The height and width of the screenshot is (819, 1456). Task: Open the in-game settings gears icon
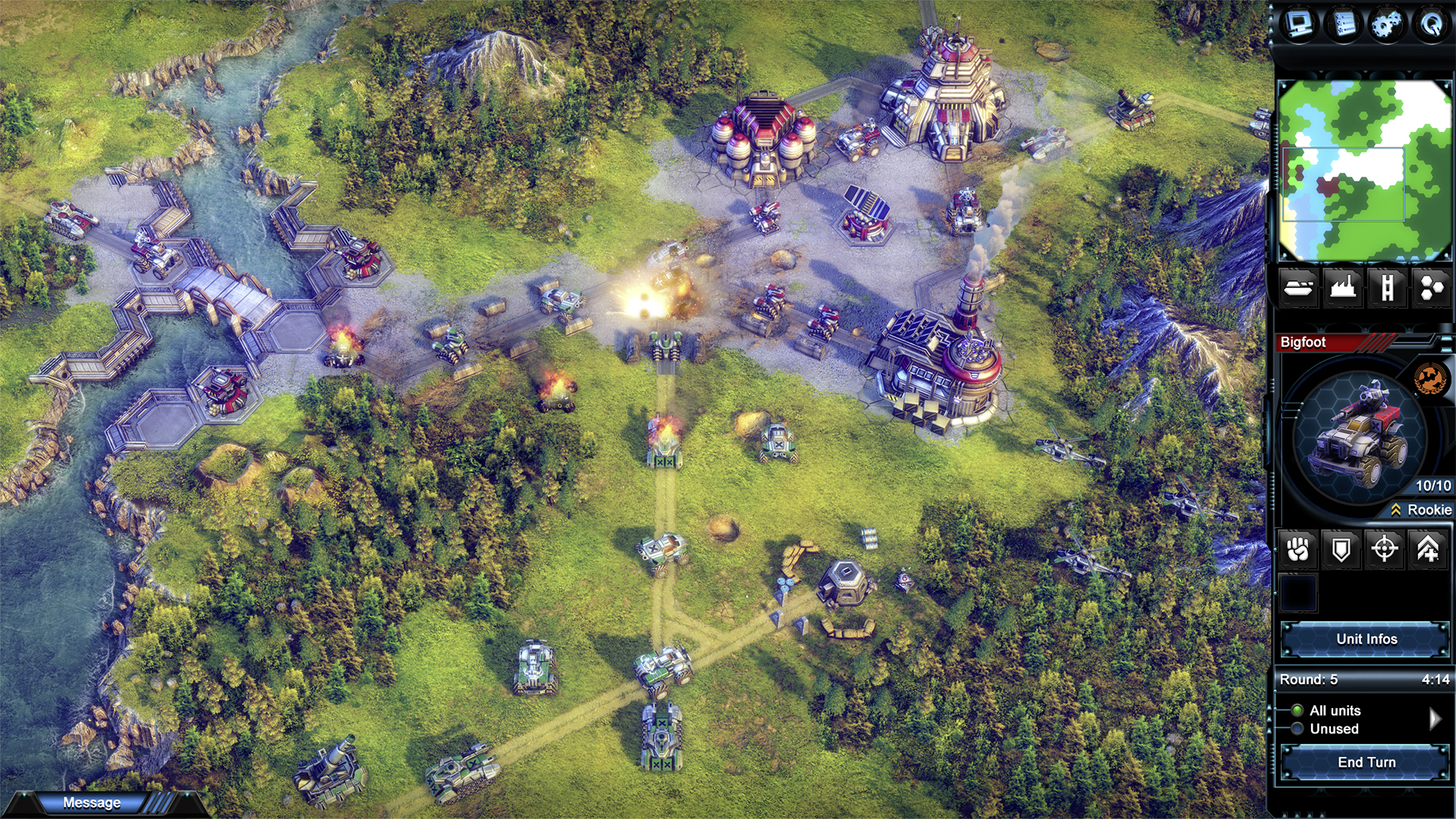click(x=1389, y=24)
